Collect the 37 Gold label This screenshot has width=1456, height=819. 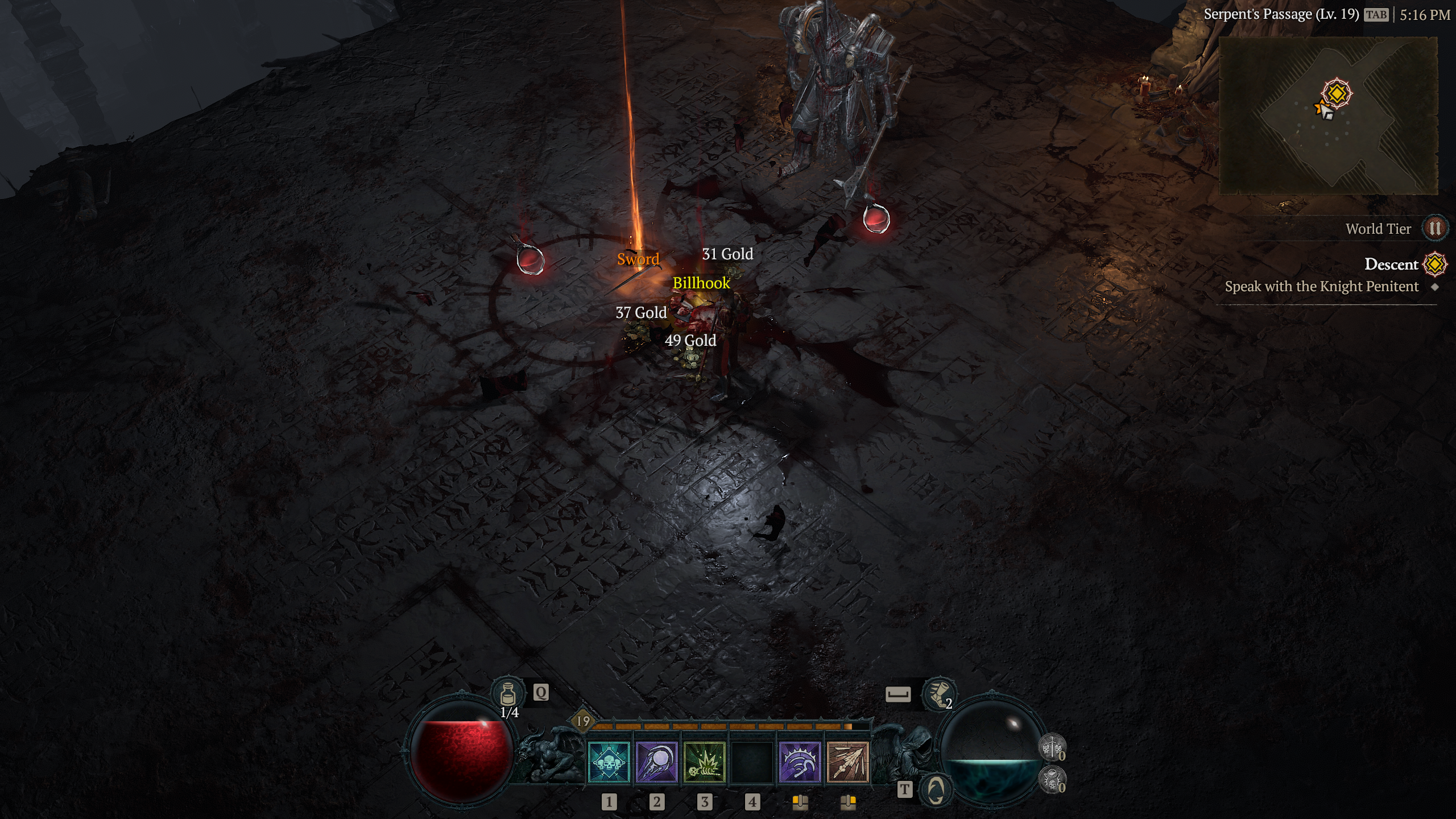641,313
